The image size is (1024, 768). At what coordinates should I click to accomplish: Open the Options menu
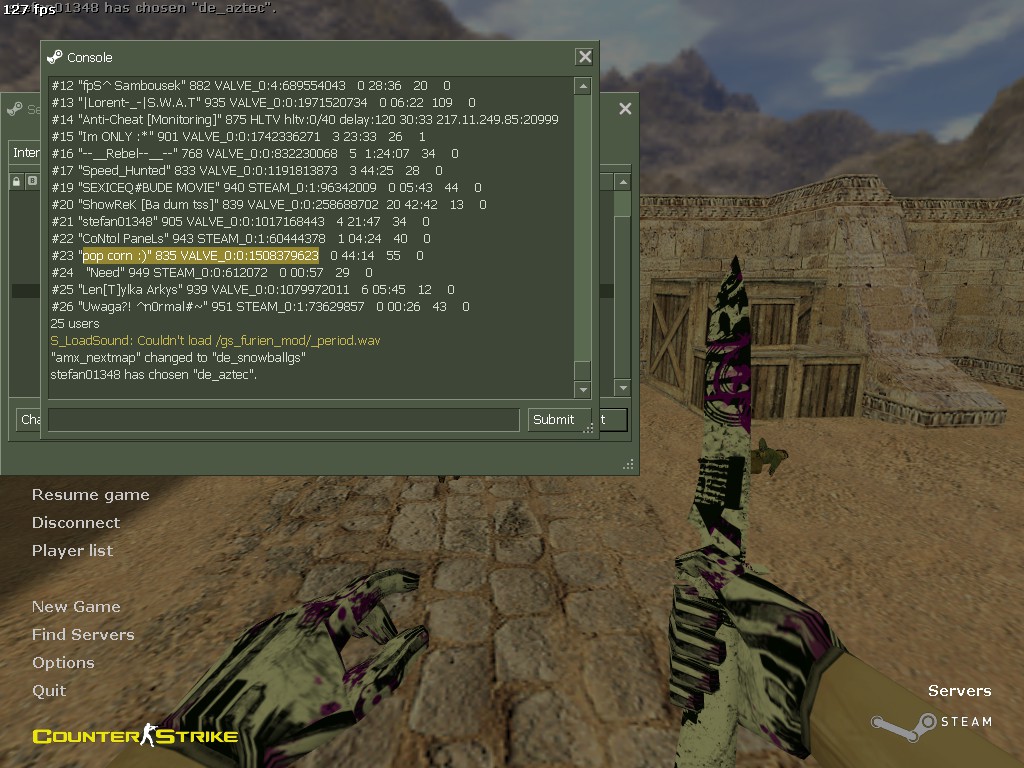[x=63, y=663]
